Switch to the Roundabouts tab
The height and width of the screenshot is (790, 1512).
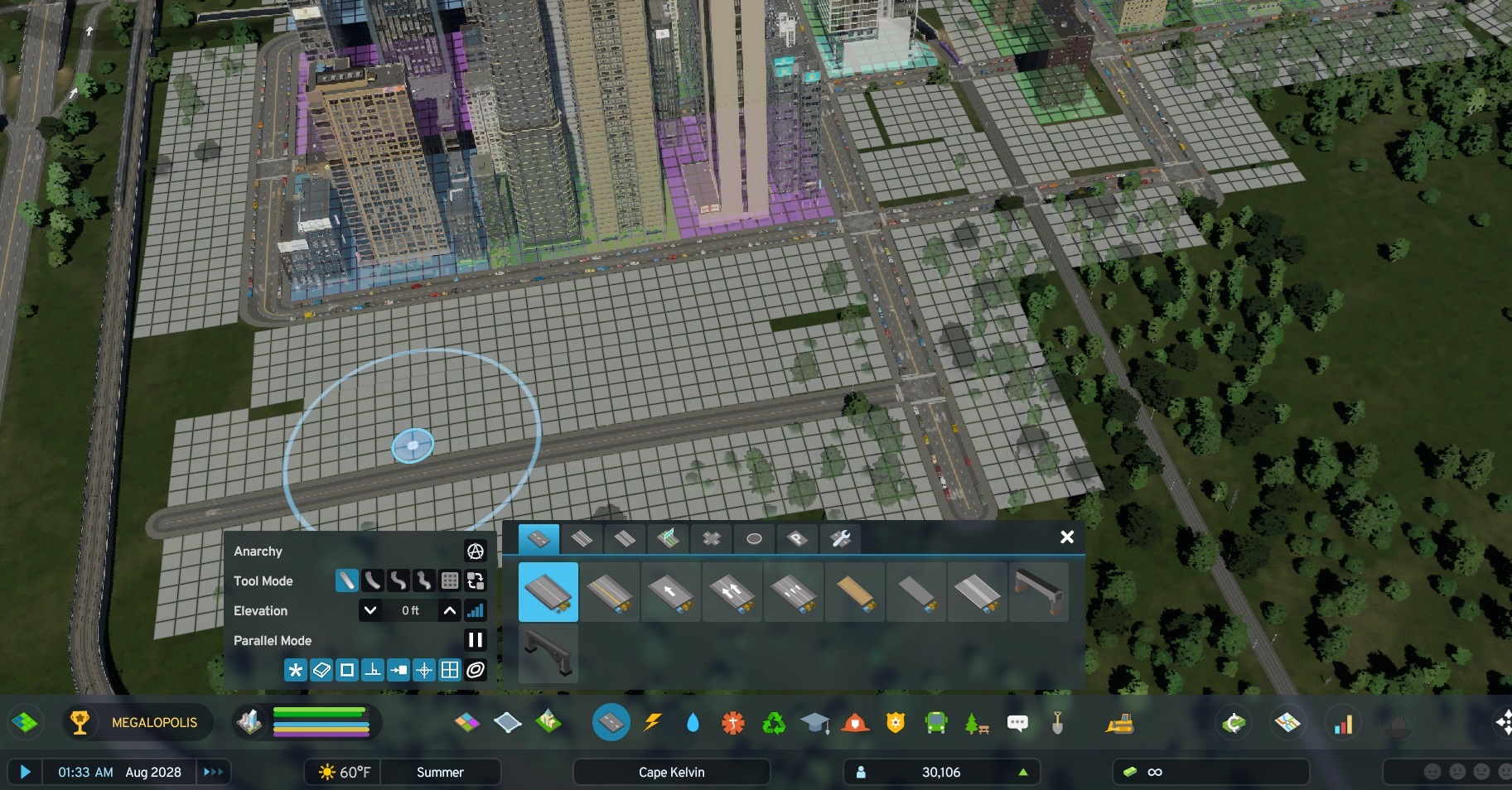click(x=753, y=538)
